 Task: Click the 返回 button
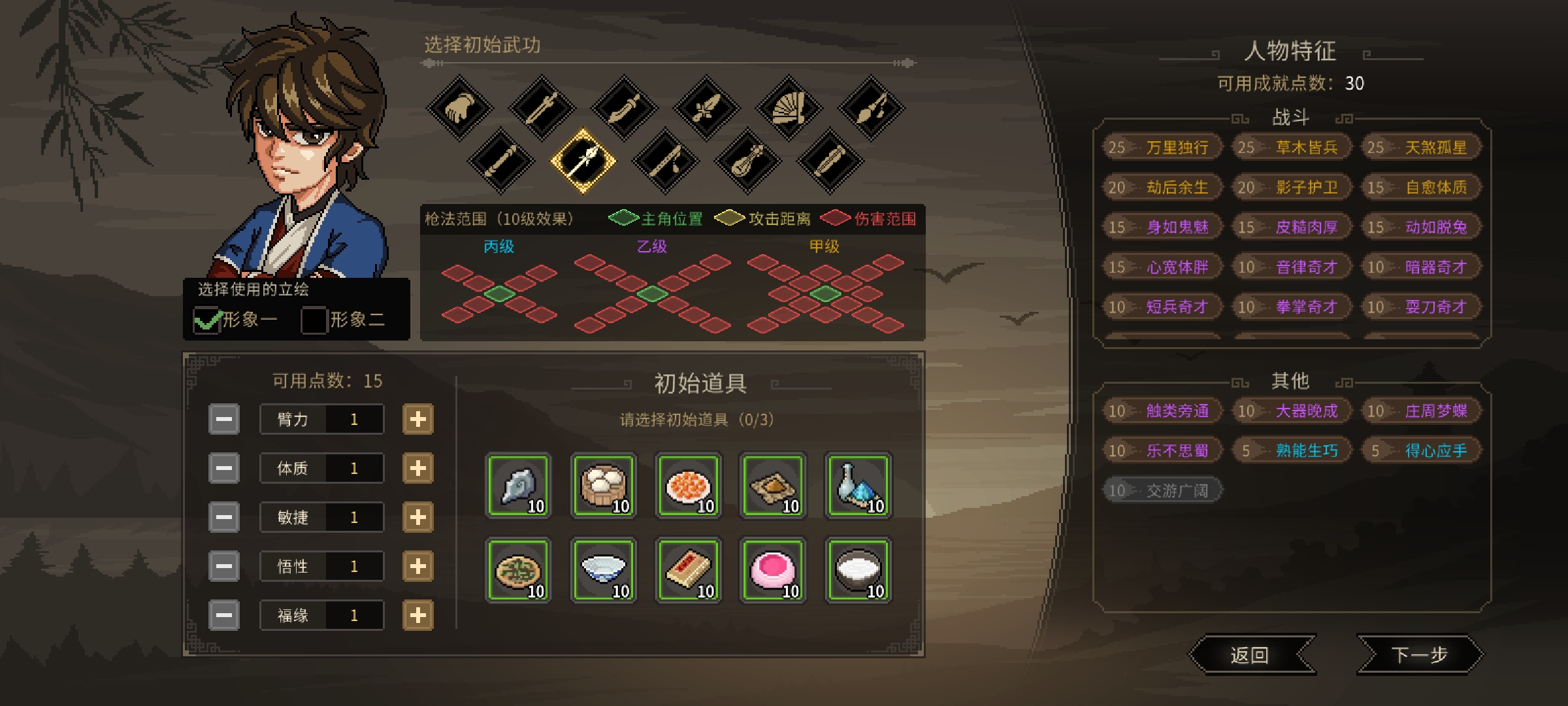coord(1252,654)
